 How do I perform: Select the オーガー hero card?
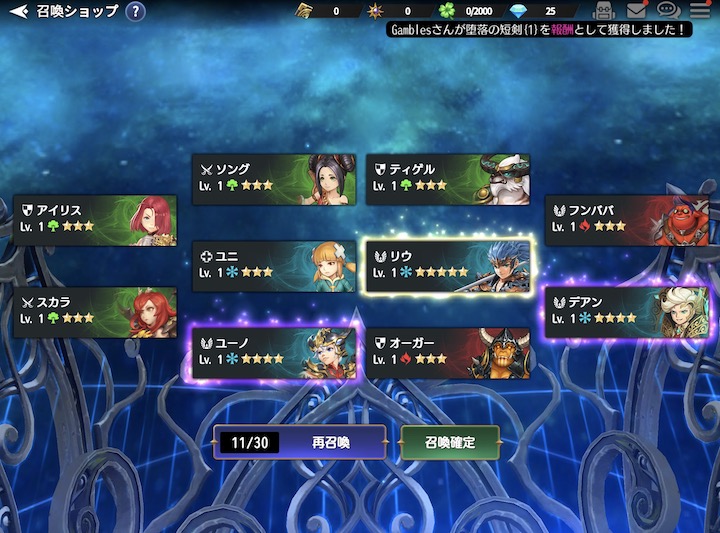click(x=448, y=353)
